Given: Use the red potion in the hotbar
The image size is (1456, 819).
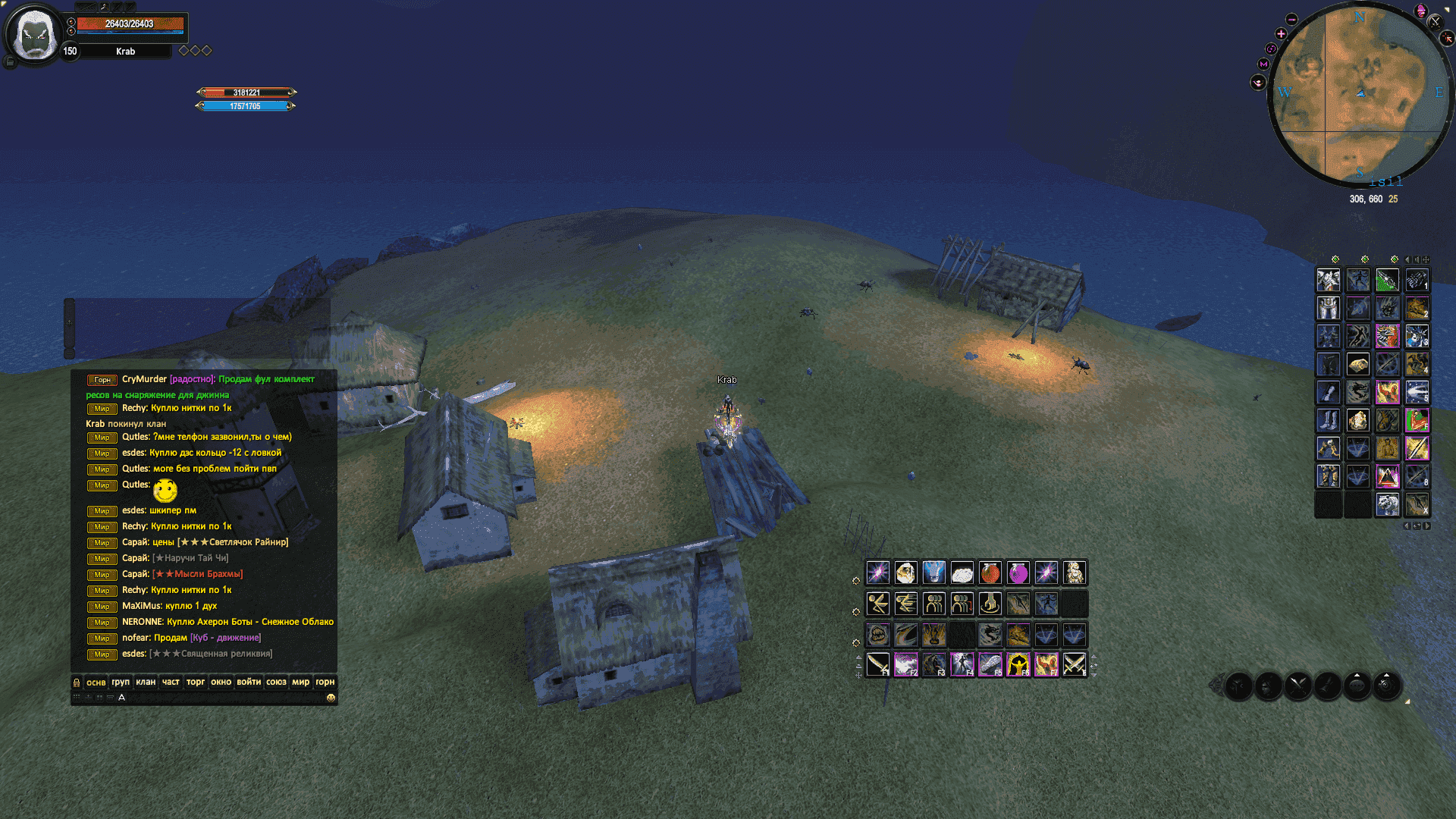Looking at the screenshot, I should coord(990,573).
